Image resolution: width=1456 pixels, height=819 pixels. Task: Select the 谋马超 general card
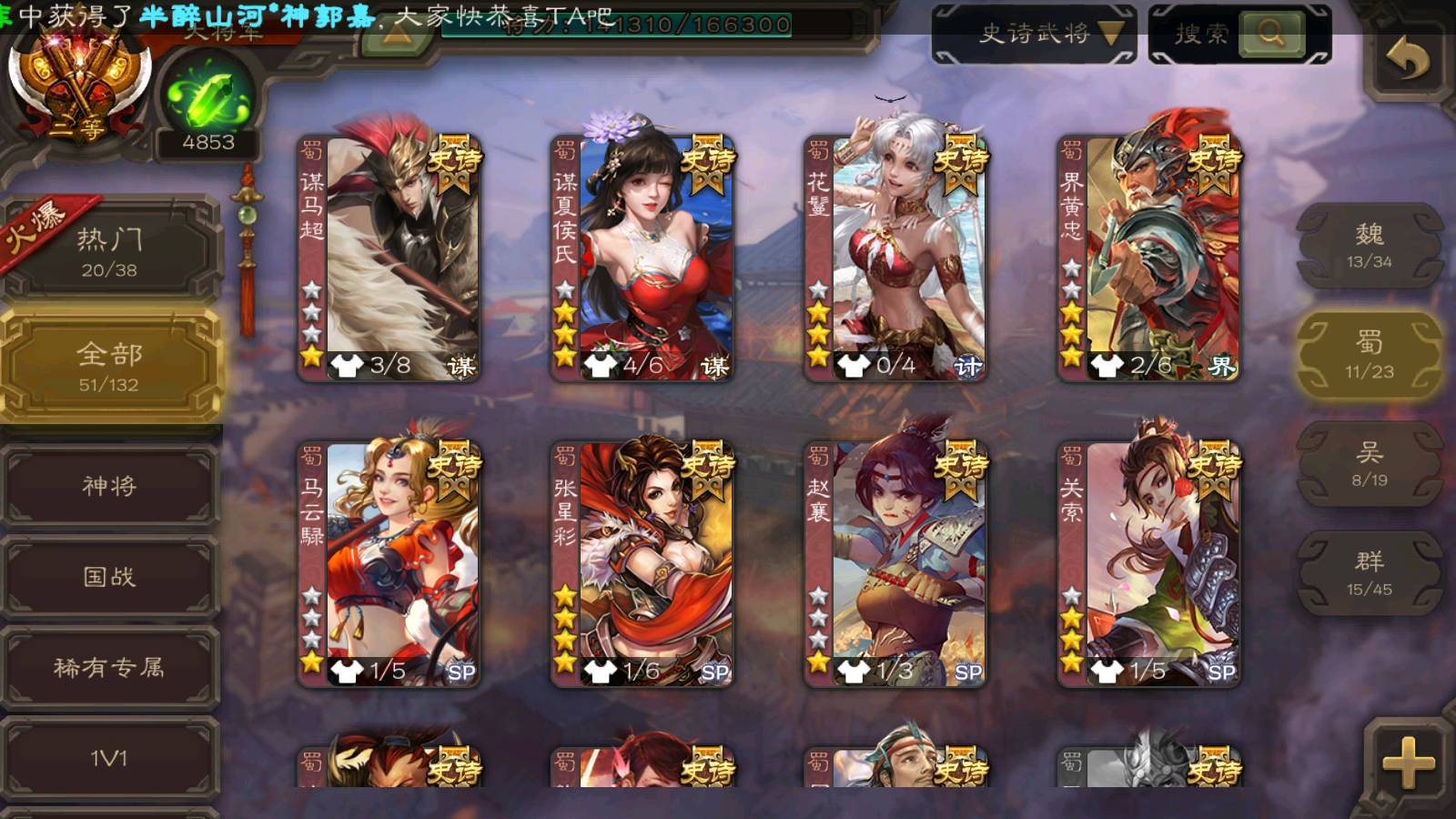click(x=389, y=258)
